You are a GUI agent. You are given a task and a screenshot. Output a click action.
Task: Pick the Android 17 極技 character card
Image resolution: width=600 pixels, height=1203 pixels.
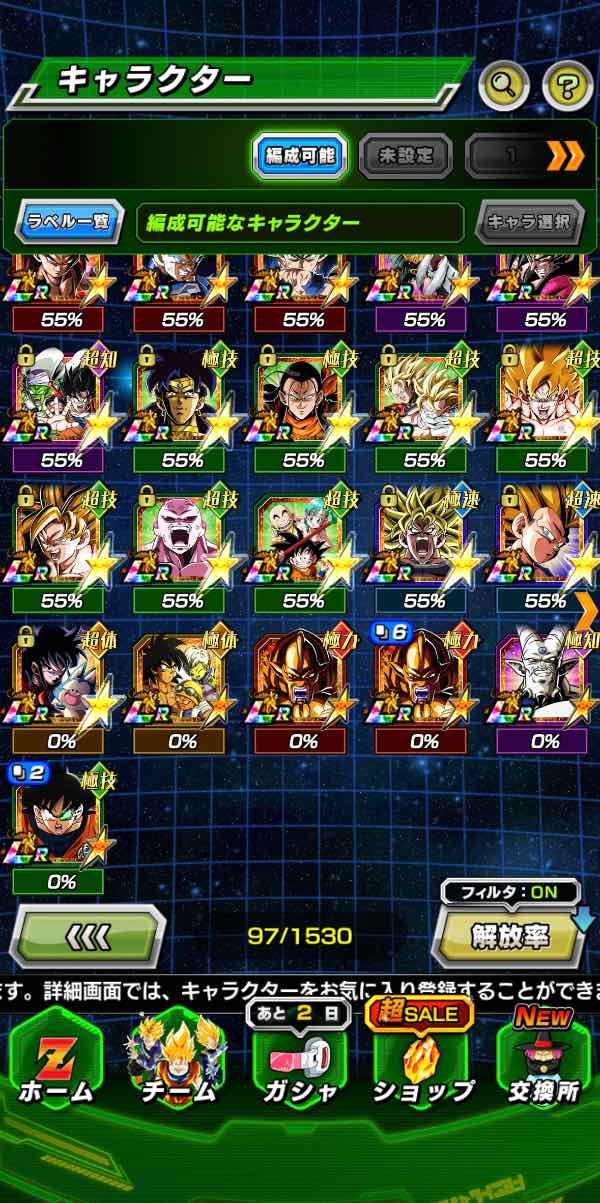pos(303,398)
